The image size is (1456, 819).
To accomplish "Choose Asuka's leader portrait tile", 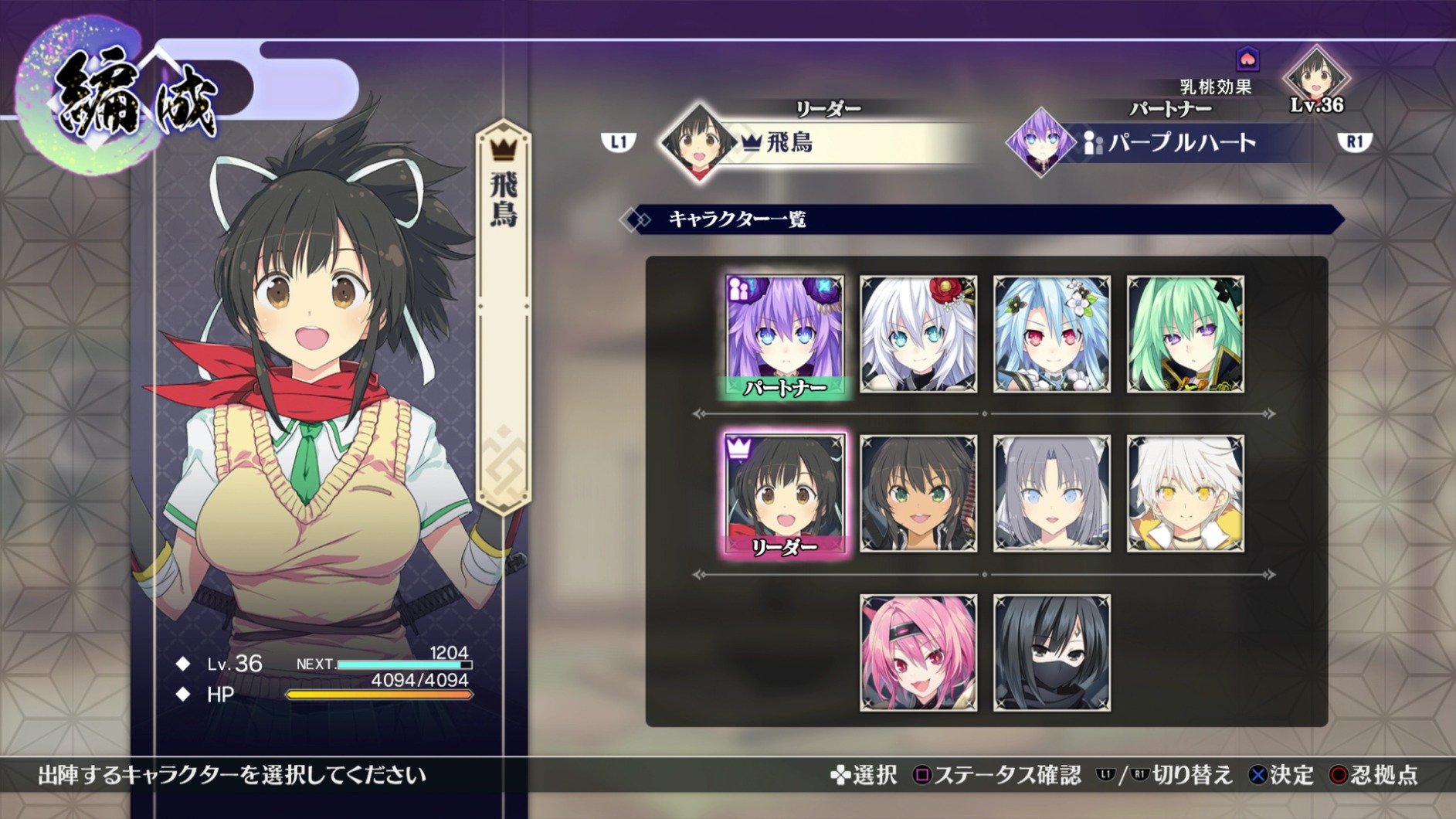I will coord(785,494).
